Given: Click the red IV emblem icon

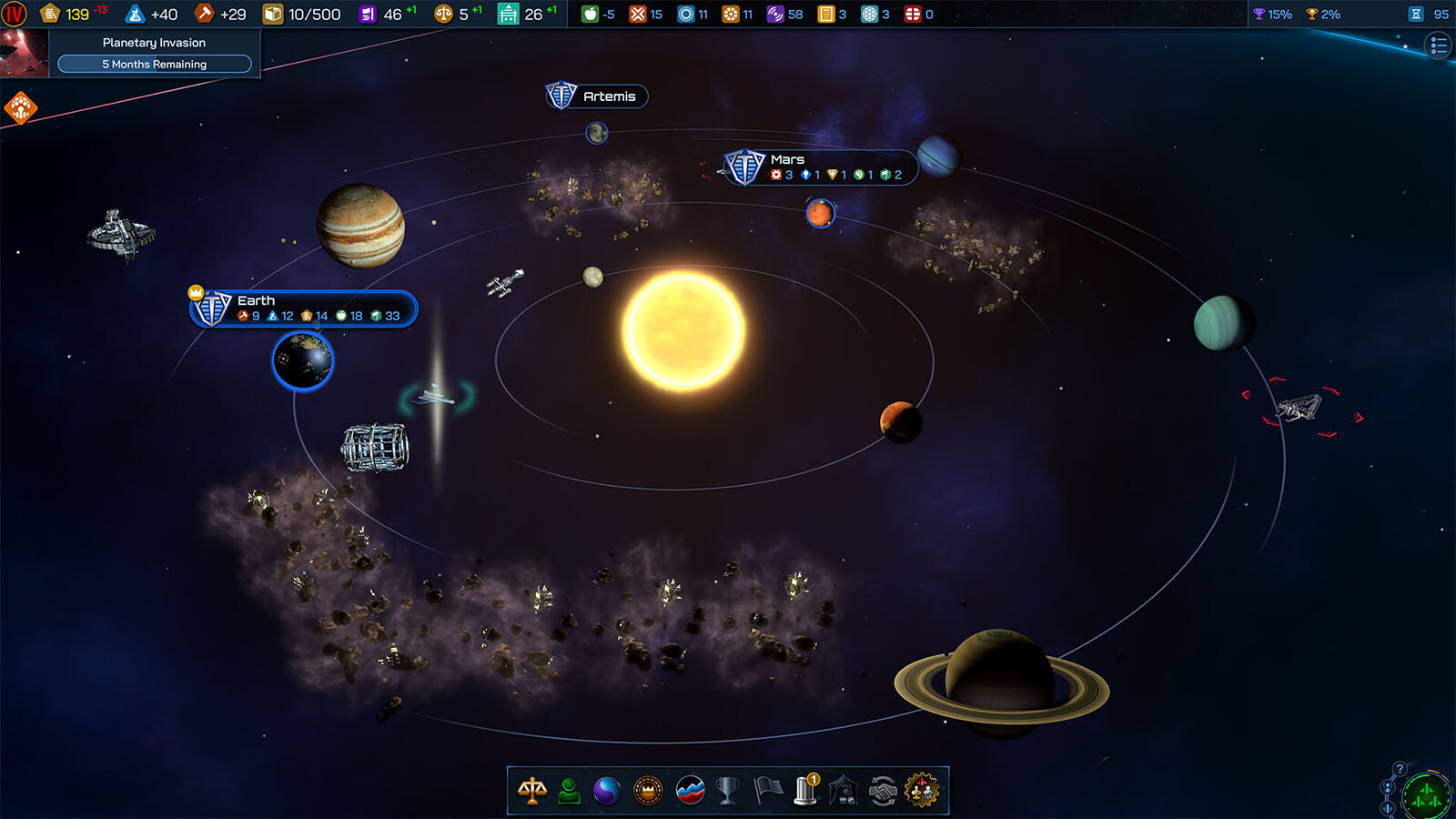Looking at the screenshot, I should point(15,14).
